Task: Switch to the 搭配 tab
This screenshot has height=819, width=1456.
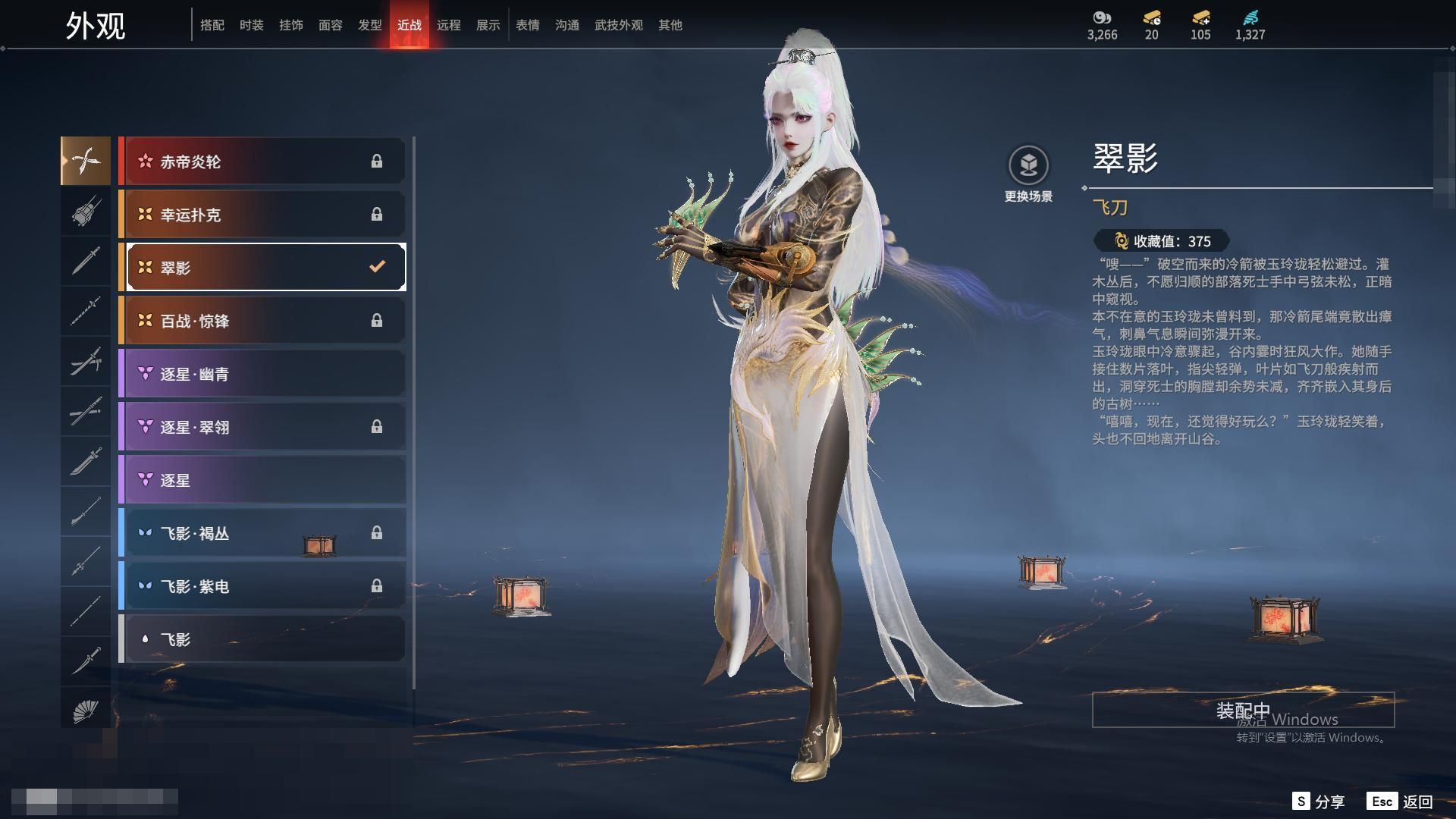Action: (x=212, y=25)
